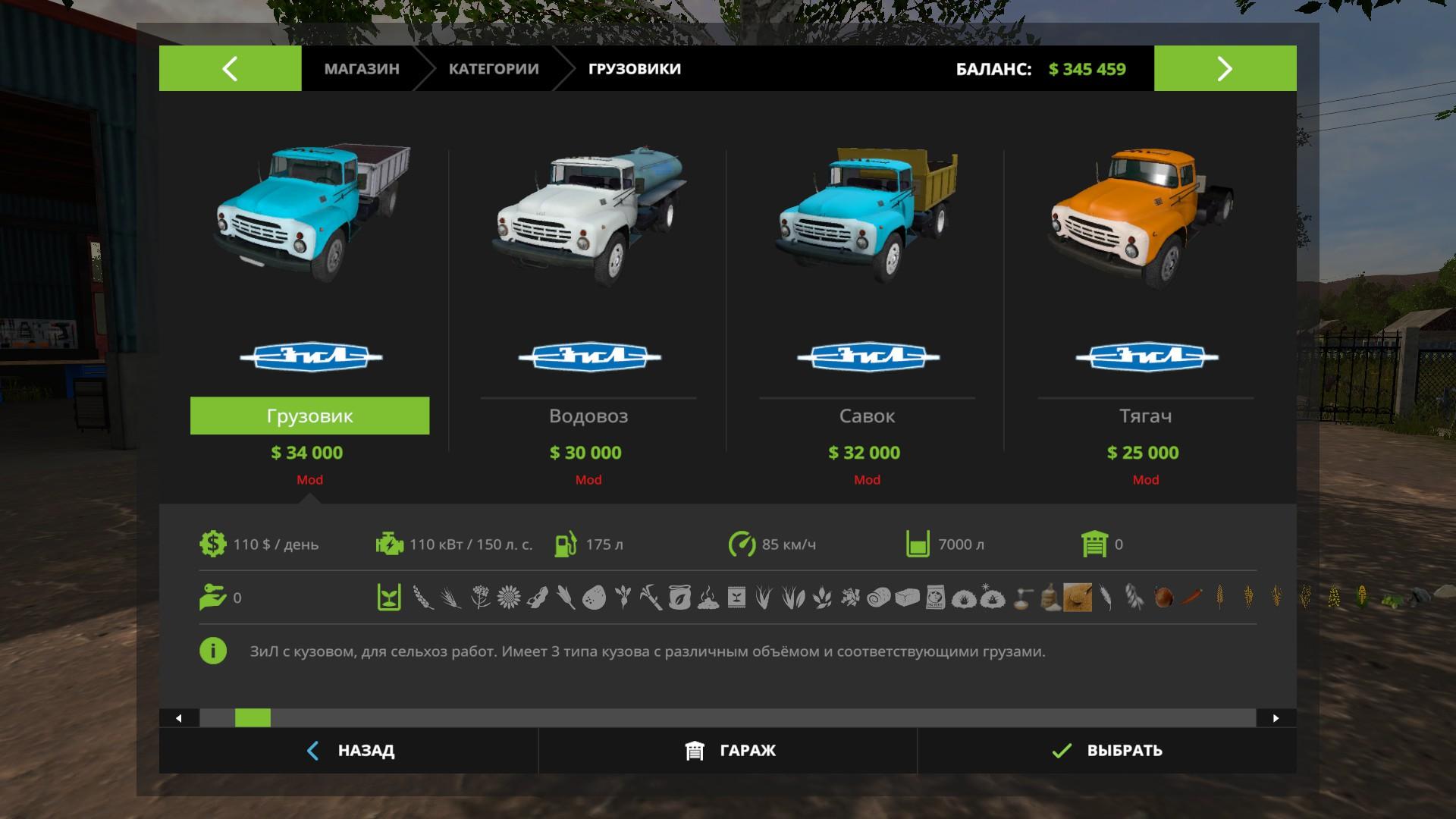Open the ГАРАЖ garage

tap(728, 751)
